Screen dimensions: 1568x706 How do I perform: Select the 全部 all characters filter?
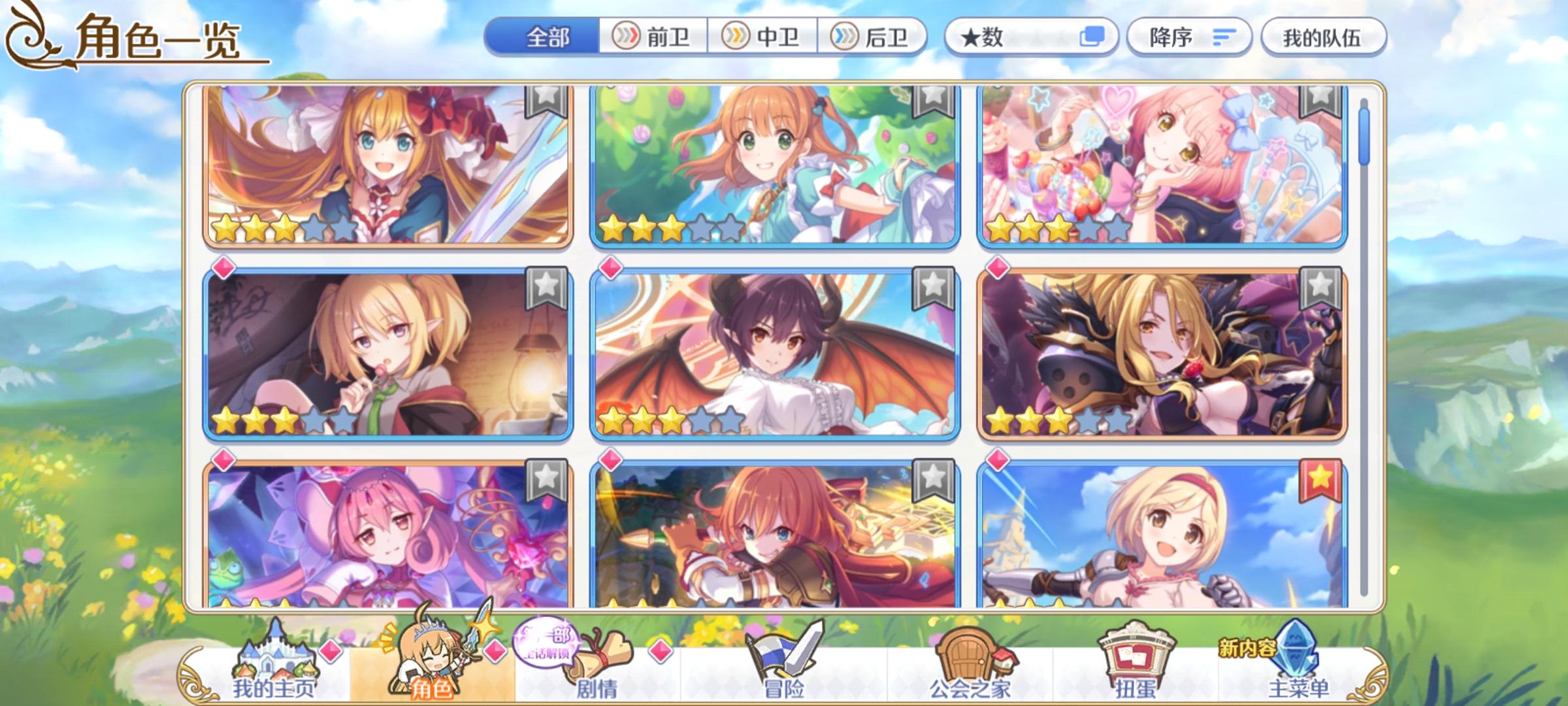point(547,39)
